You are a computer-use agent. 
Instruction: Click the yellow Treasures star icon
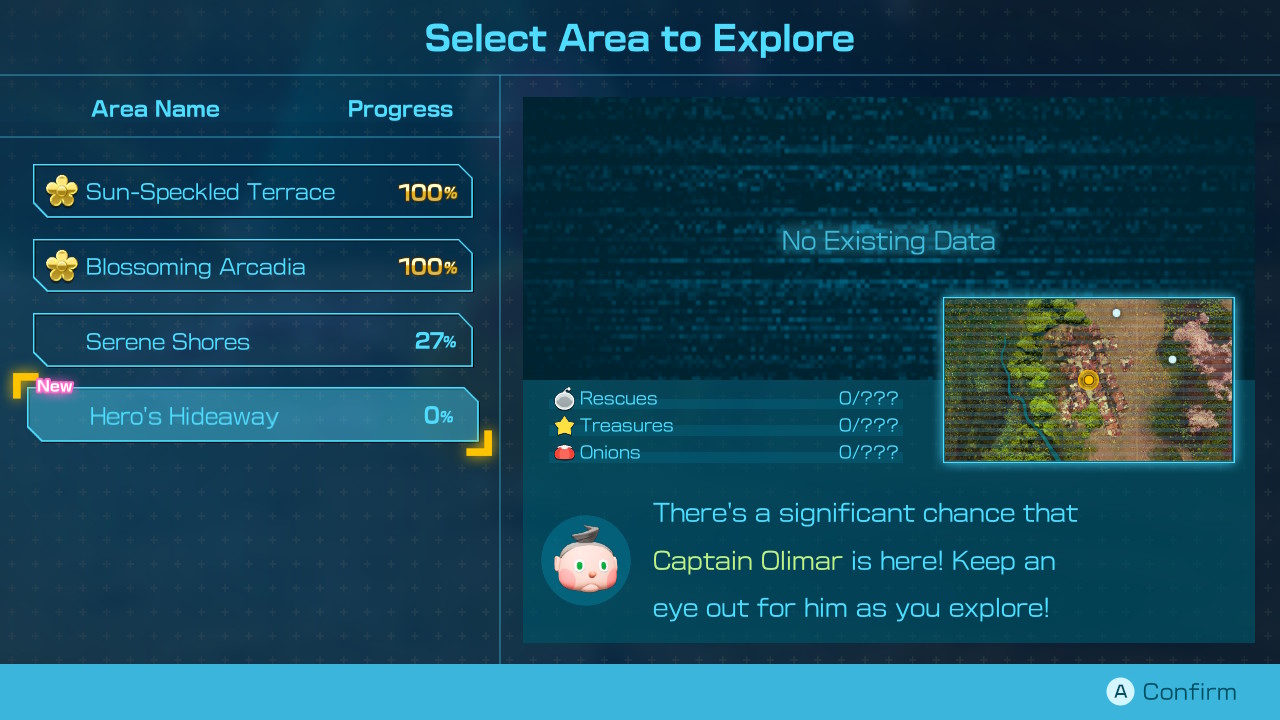(x=566, y=424)
